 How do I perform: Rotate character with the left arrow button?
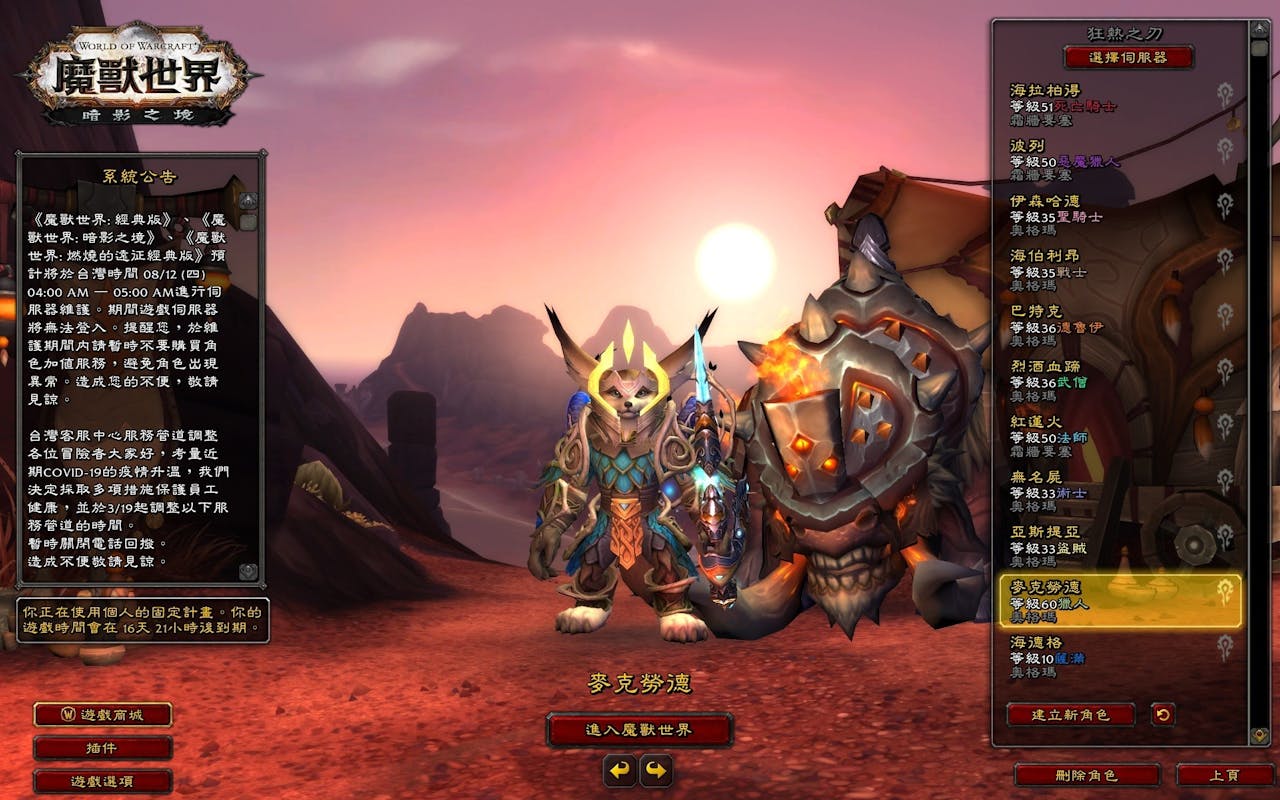(x=620, y=770)
